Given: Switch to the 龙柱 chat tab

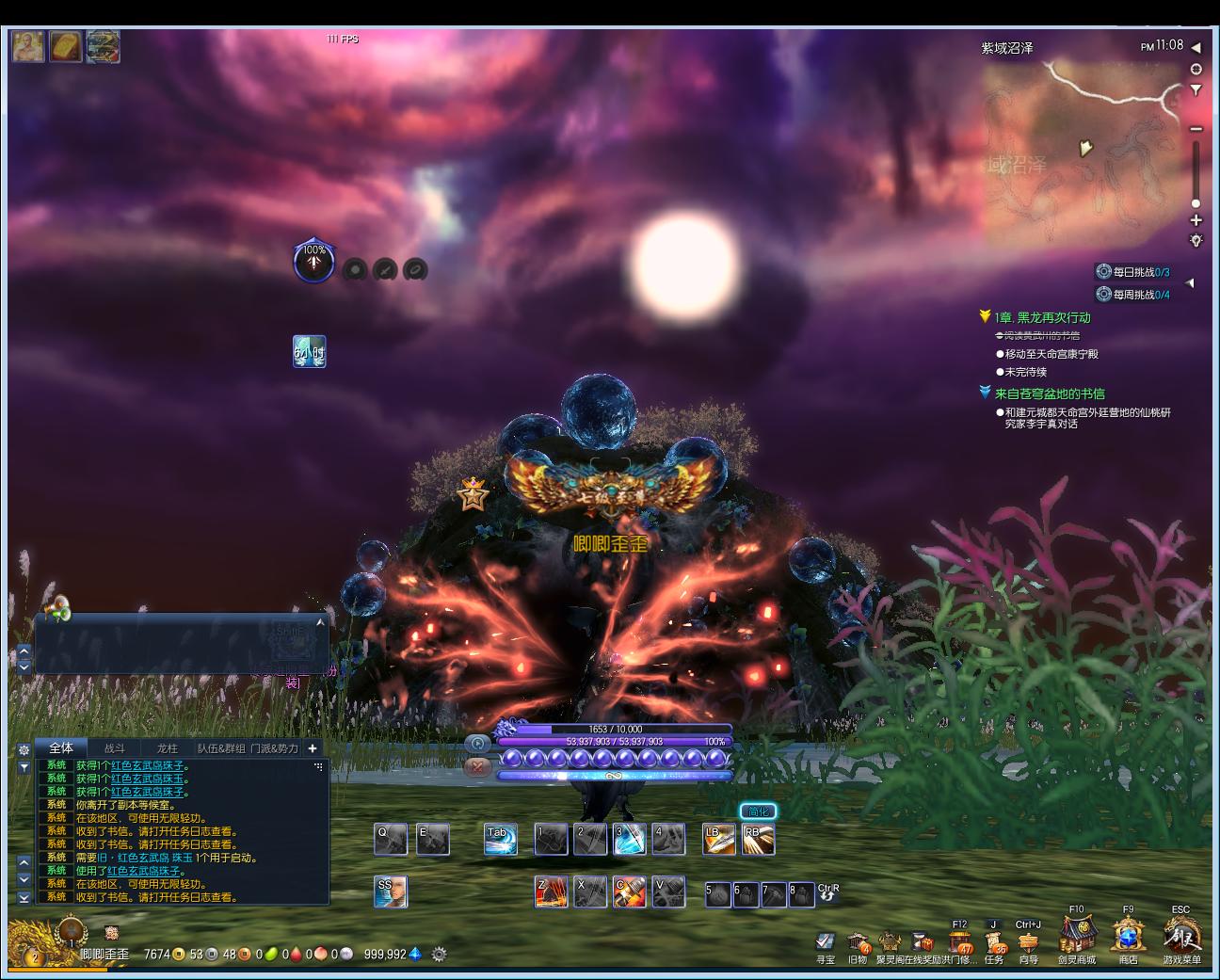Looking at the screenshot, I should point(168,748).
